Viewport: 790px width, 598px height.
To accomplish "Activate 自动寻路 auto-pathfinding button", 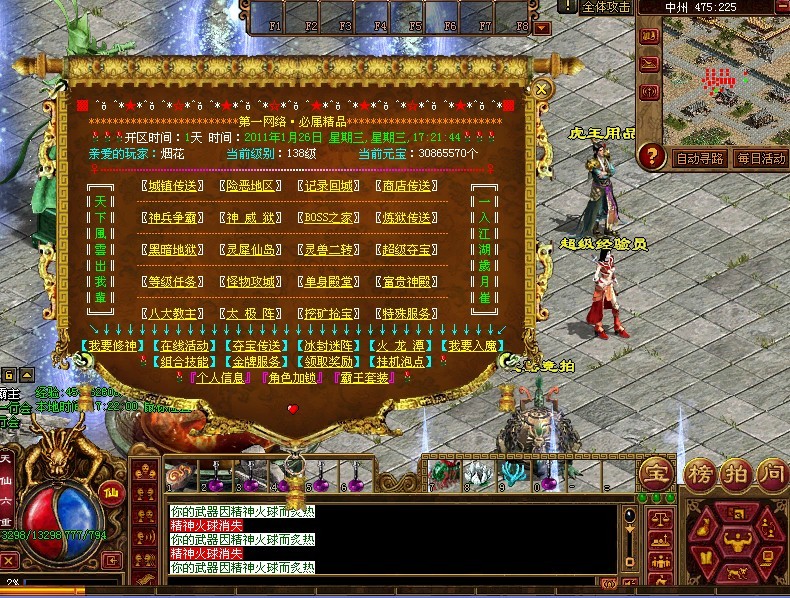I will [x=700, y=158].
